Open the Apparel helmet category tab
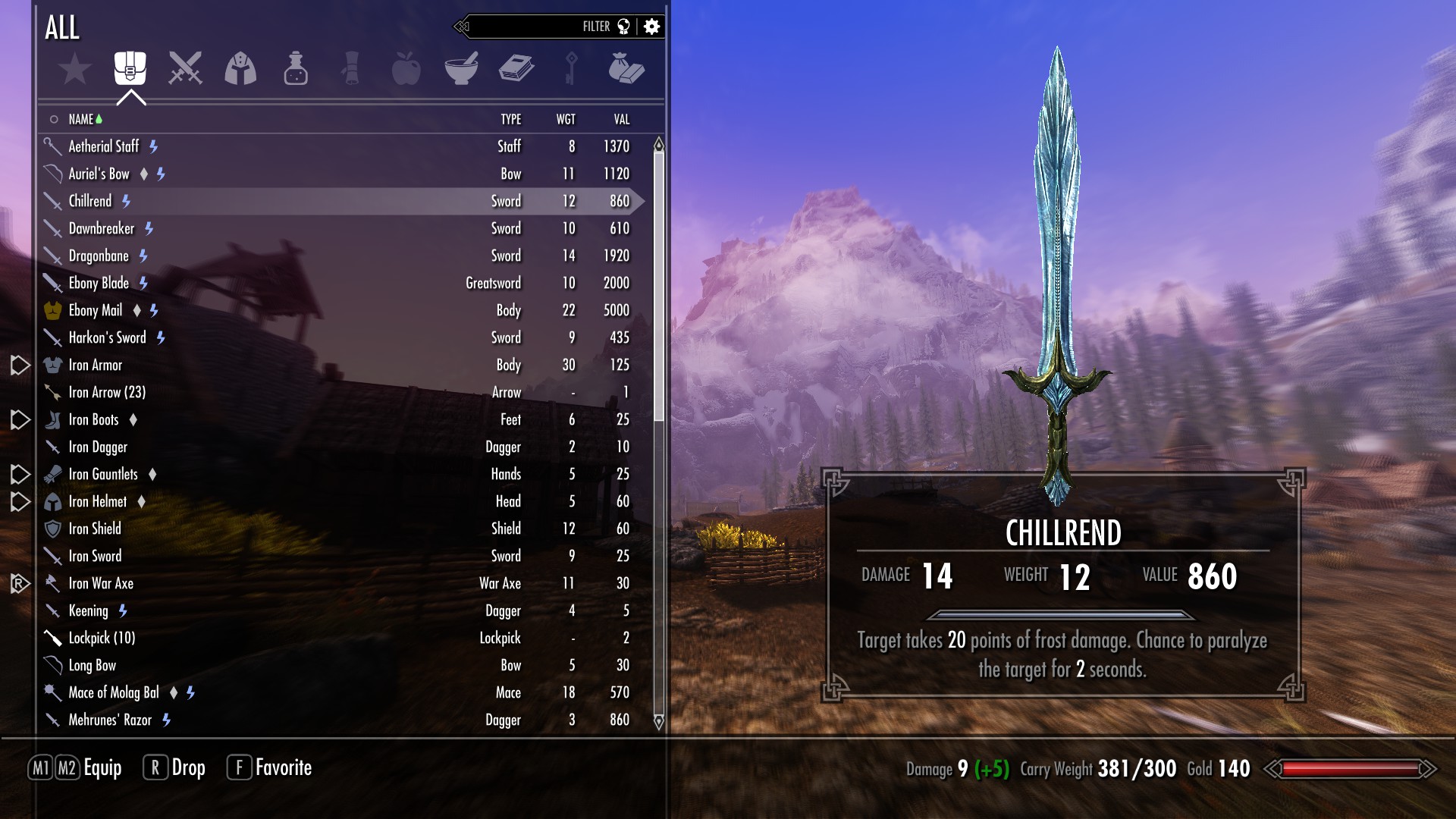 pos(240,68)
